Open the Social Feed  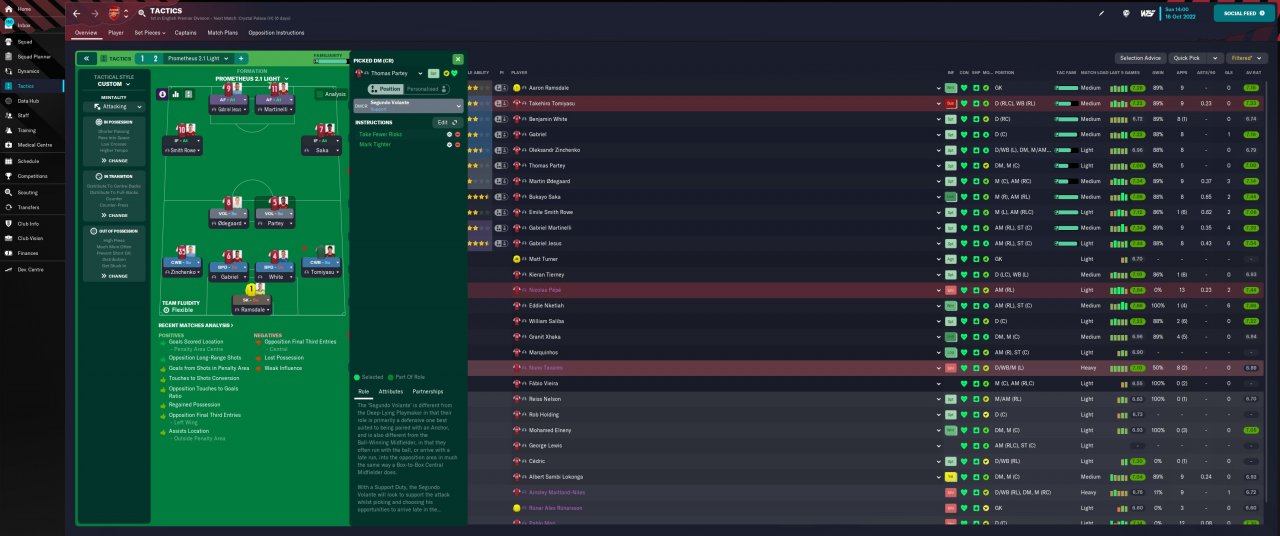(x=1244, y=13)
